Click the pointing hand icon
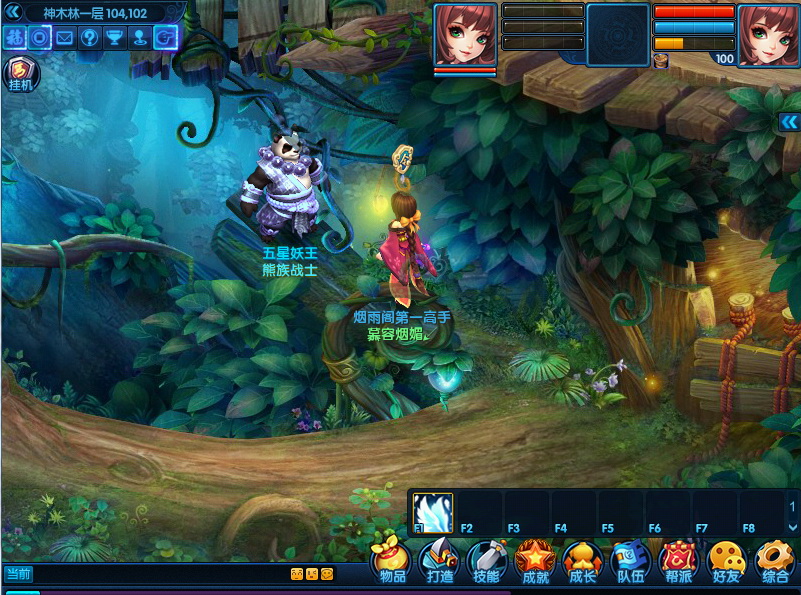The image size is (801, 595). (165, 38)
